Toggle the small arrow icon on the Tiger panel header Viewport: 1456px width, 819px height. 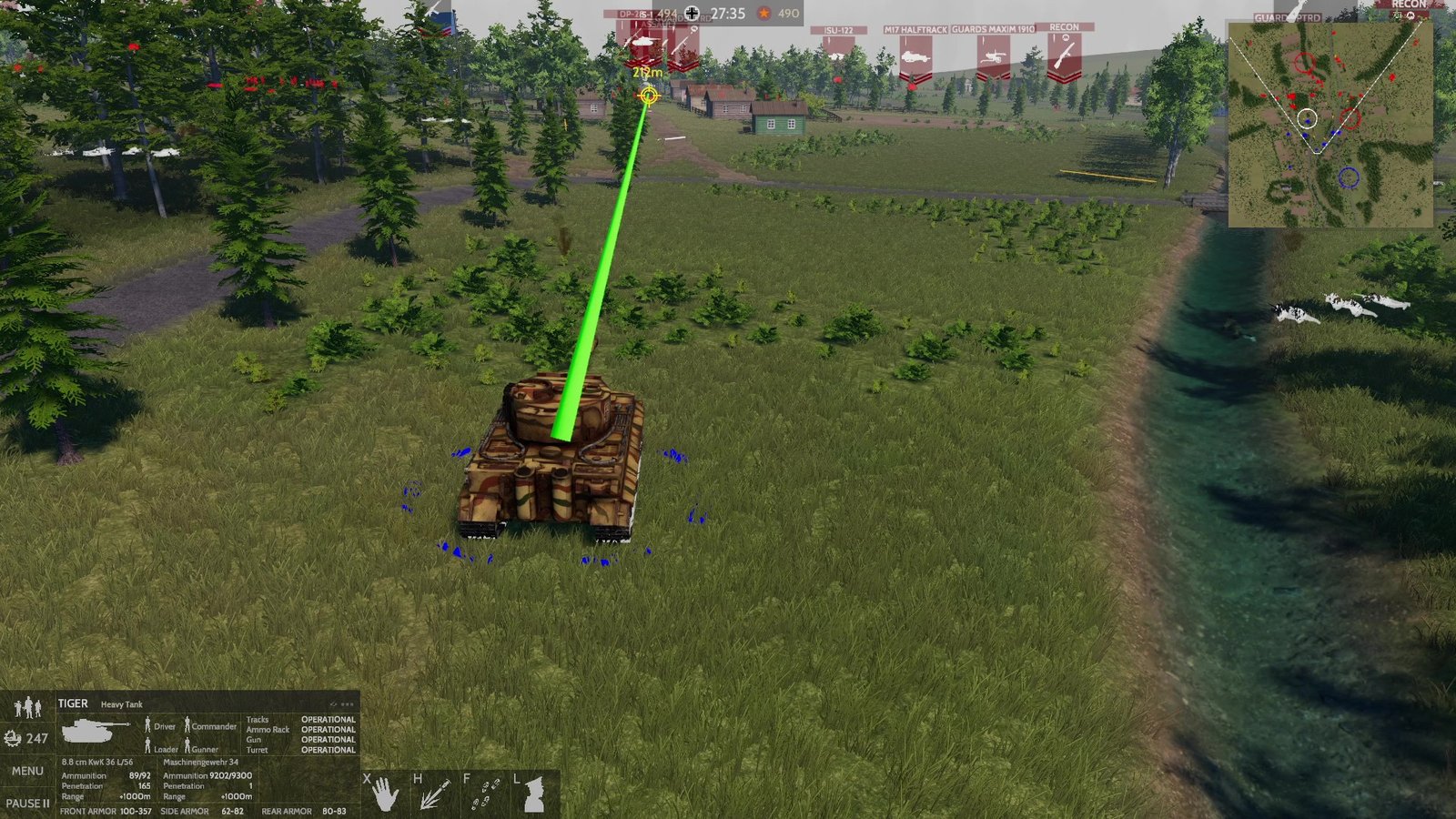332,703
